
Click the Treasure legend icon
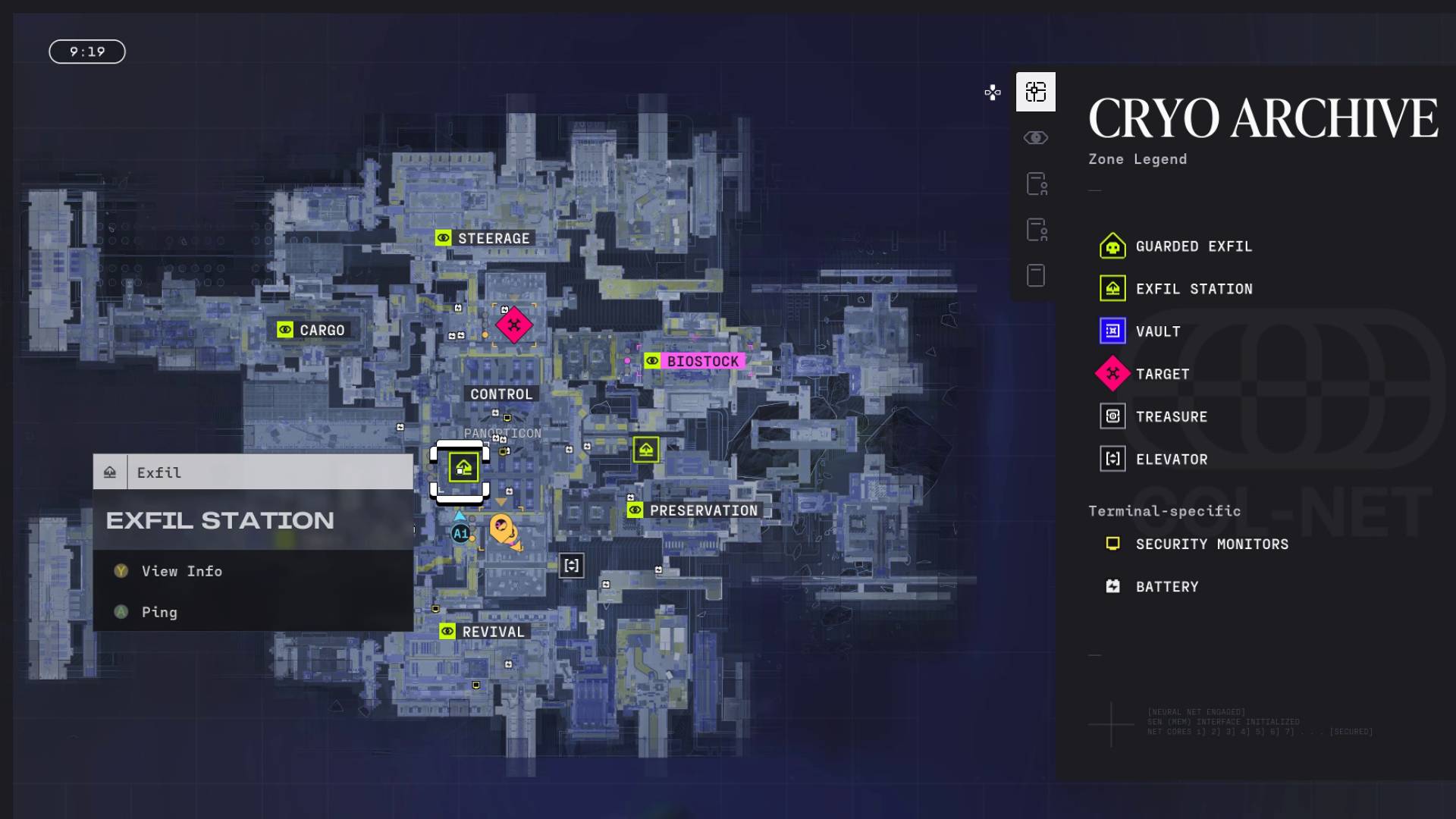click(x=1111, y=416)
